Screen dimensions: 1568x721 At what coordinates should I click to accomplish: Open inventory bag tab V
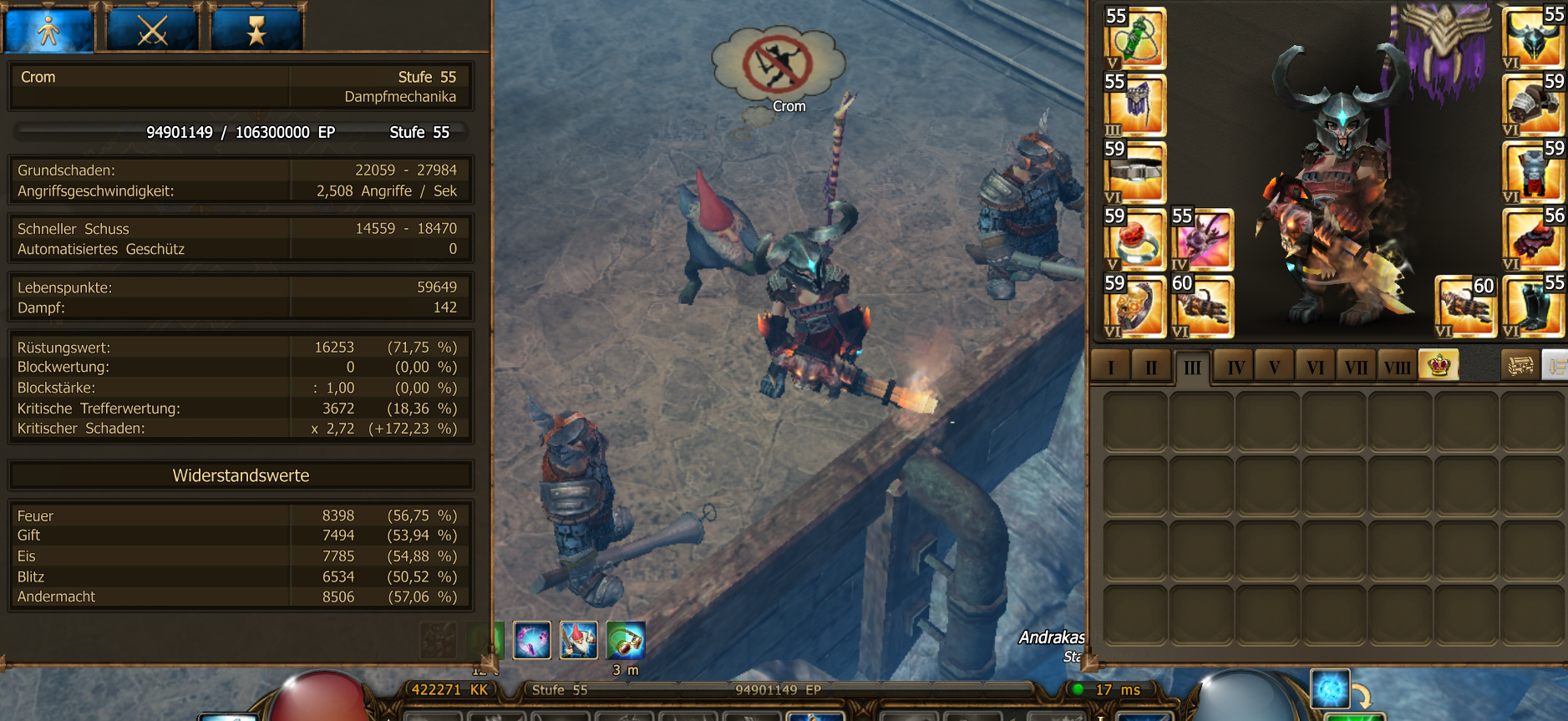click(1274, 367)
